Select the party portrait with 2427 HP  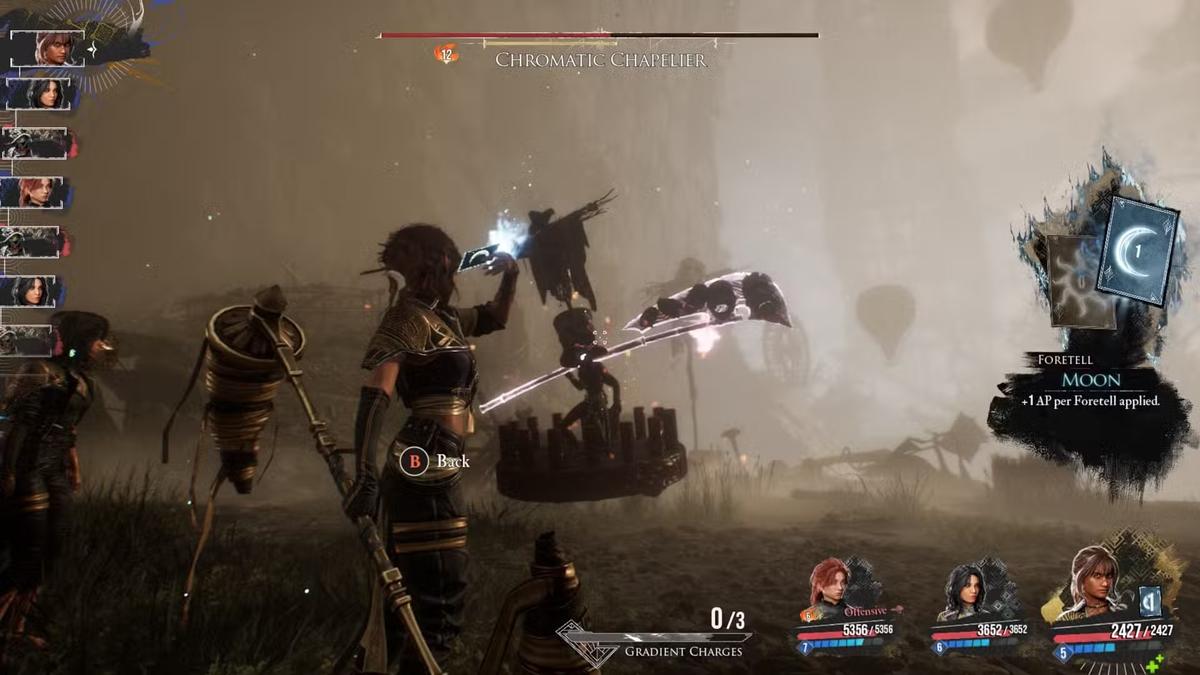tap(1094, 584)
